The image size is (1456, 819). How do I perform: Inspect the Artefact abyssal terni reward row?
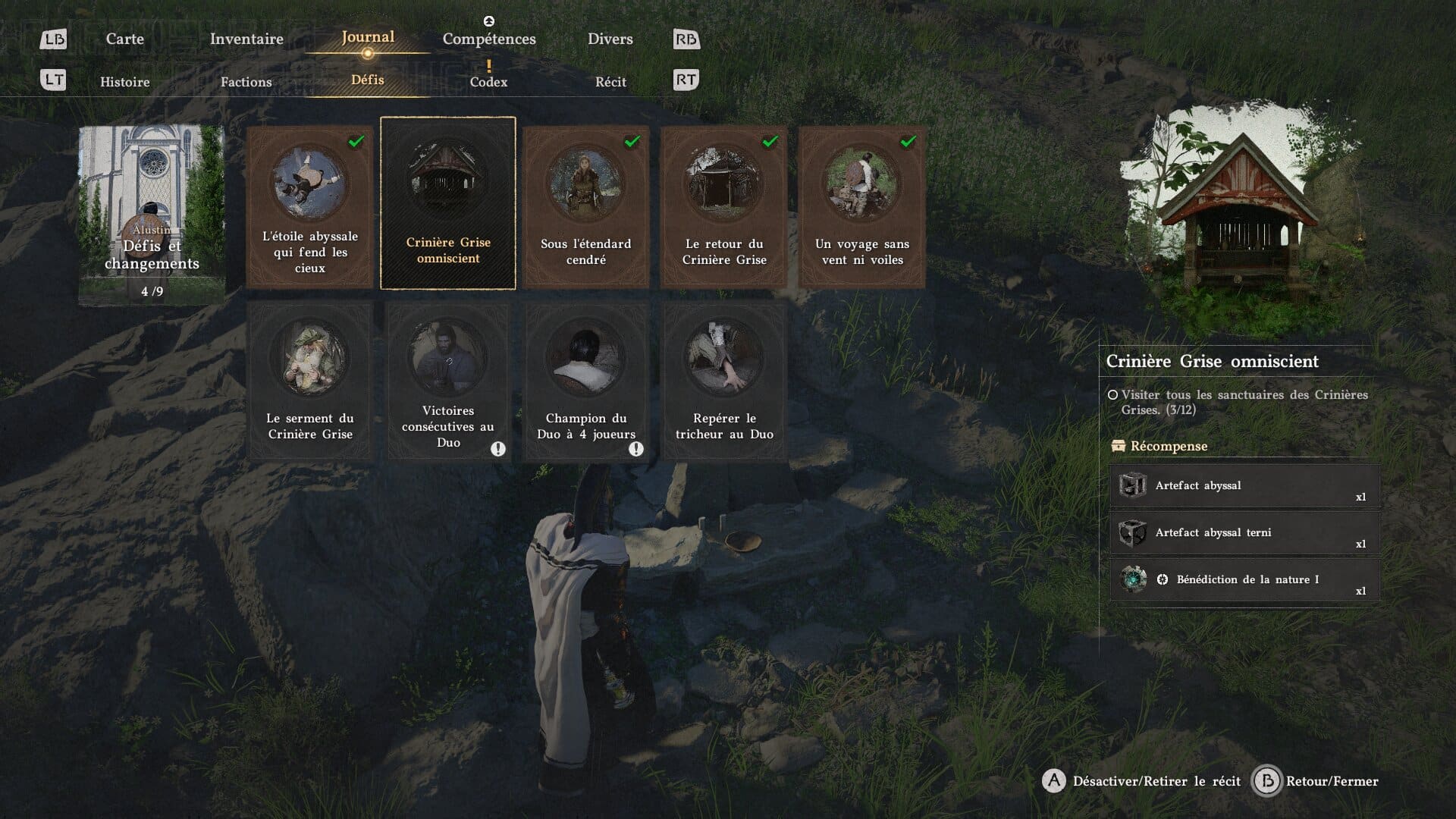[x=1244, y=533]
